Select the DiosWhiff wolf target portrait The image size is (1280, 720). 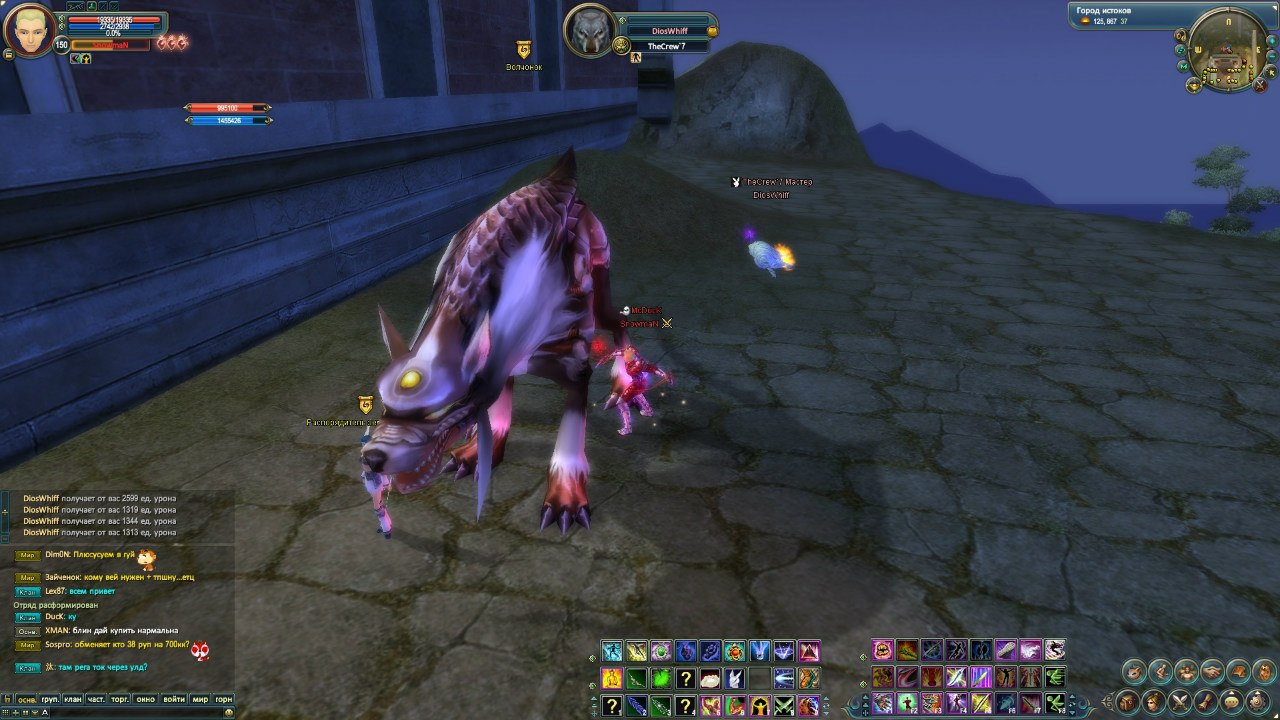[x=589, y=30]
